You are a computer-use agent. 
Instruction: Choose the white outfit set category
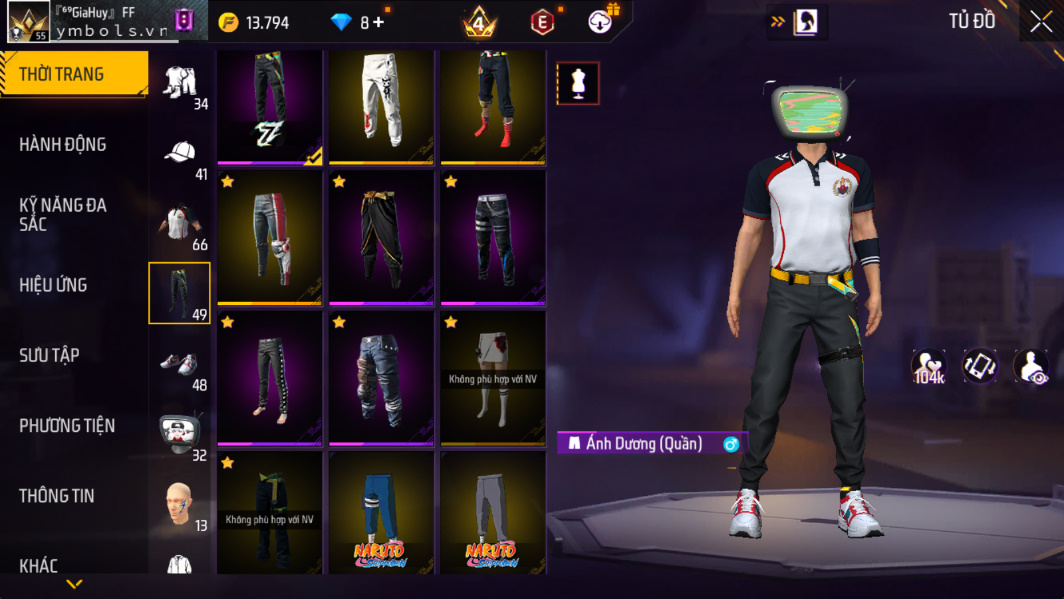(180, 83)
